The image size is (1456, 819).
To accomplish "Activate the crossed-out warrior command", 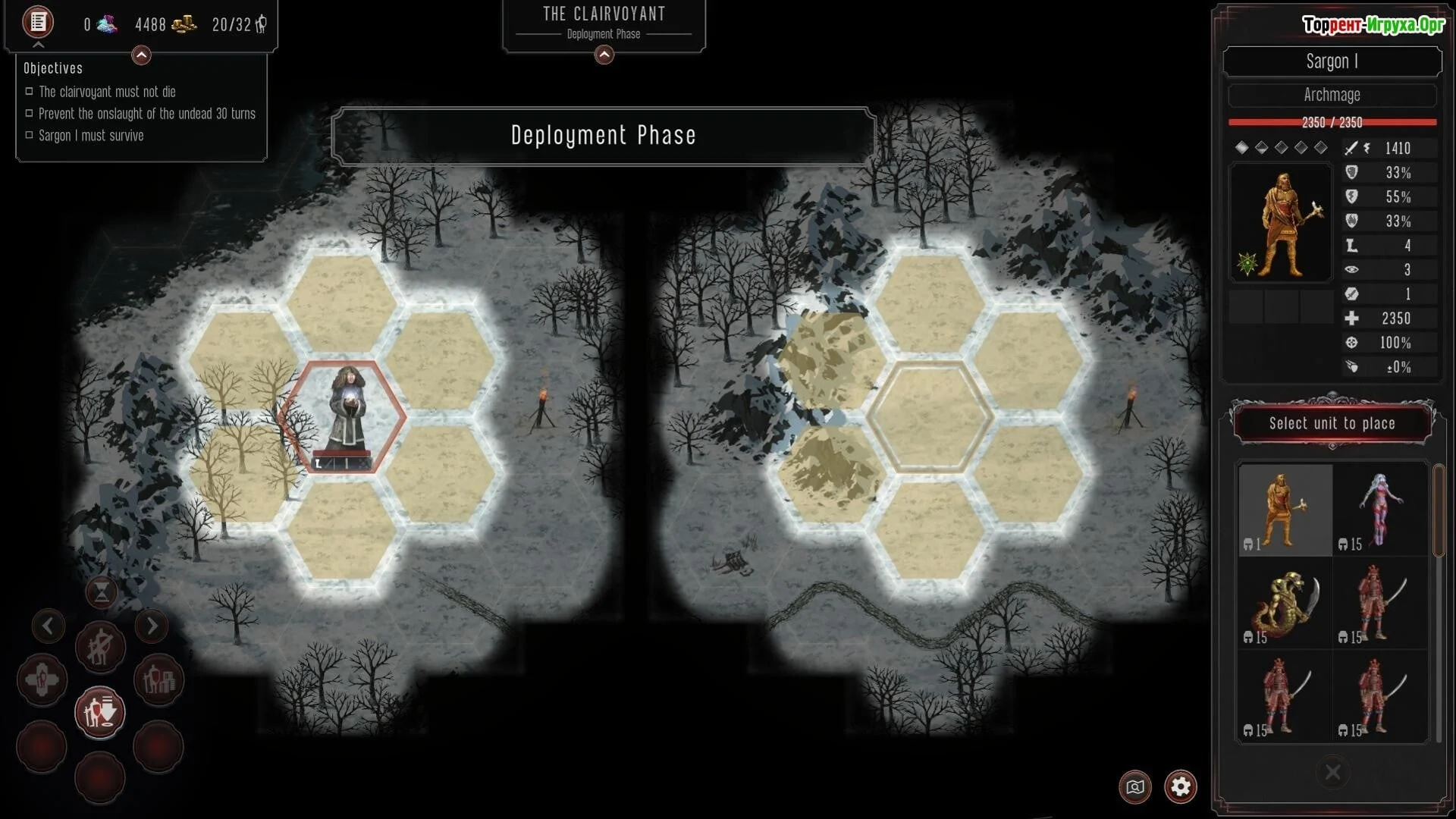I will click(100, 648).
